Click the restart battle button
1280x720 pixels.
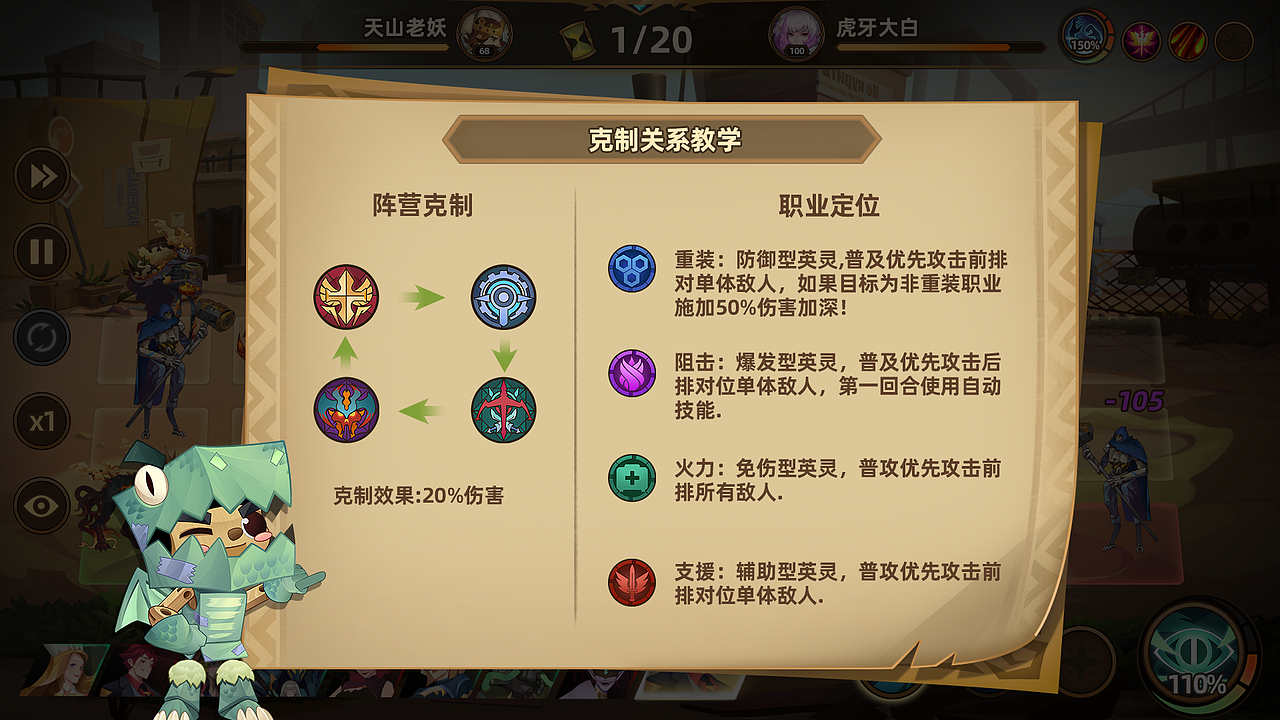(41, 337)
